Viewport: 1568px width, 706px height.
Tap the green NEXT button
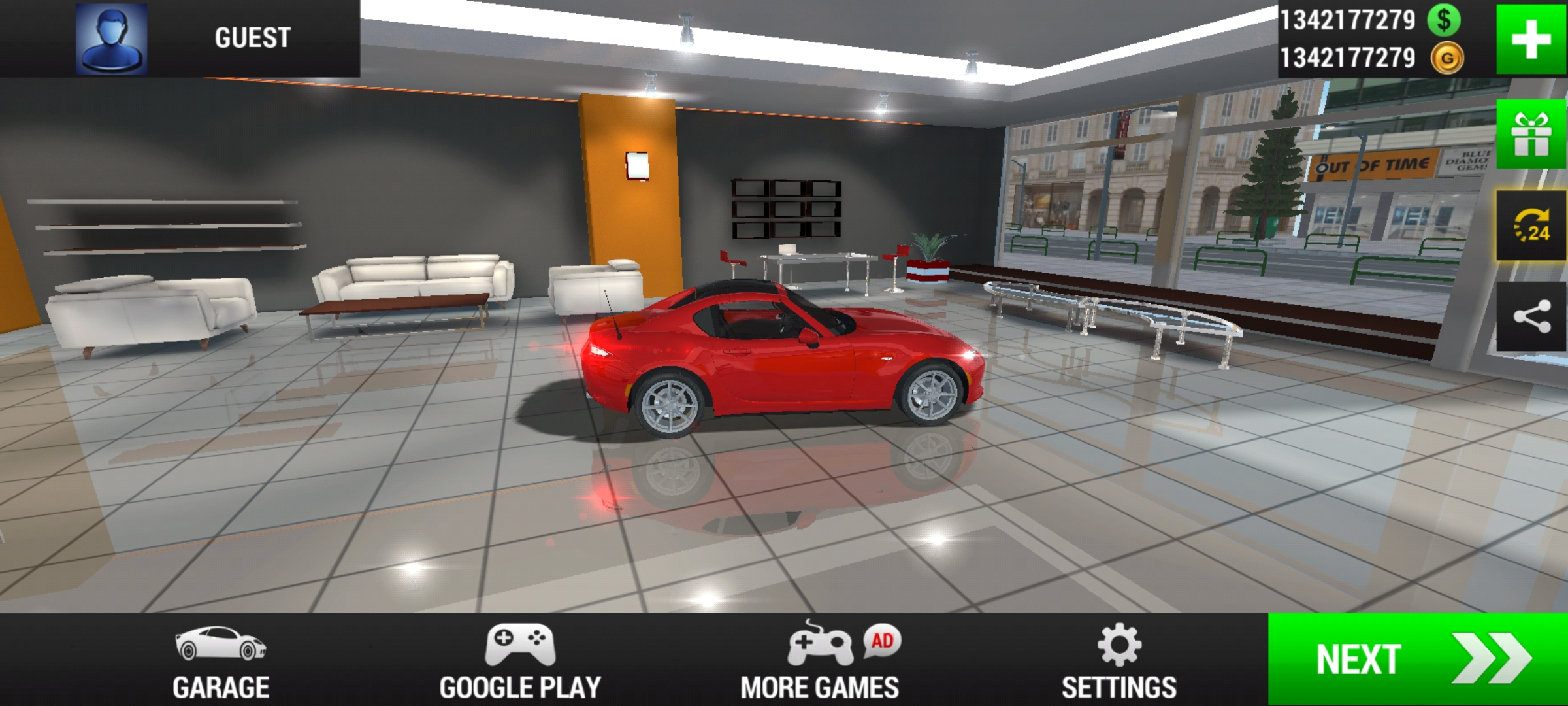pos(1418,659)
